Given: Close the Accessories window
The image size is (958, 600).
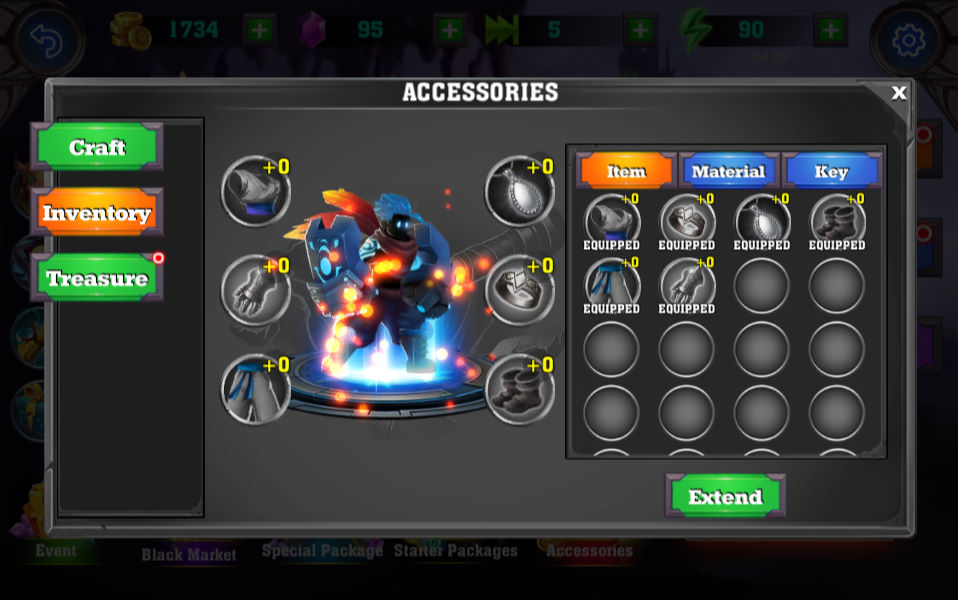Looking at the screenshot, I should 898,93.
